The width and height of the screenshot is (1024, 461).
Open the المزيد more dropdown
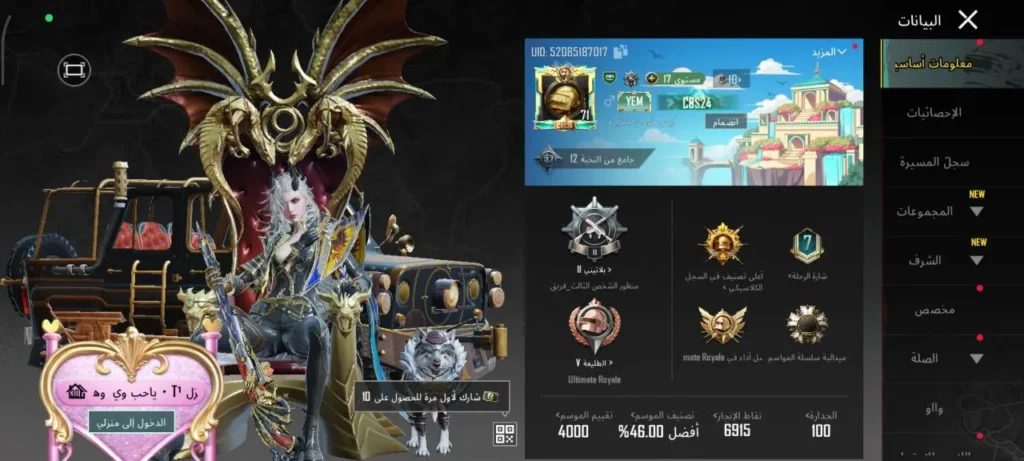(x=827, y=51)
